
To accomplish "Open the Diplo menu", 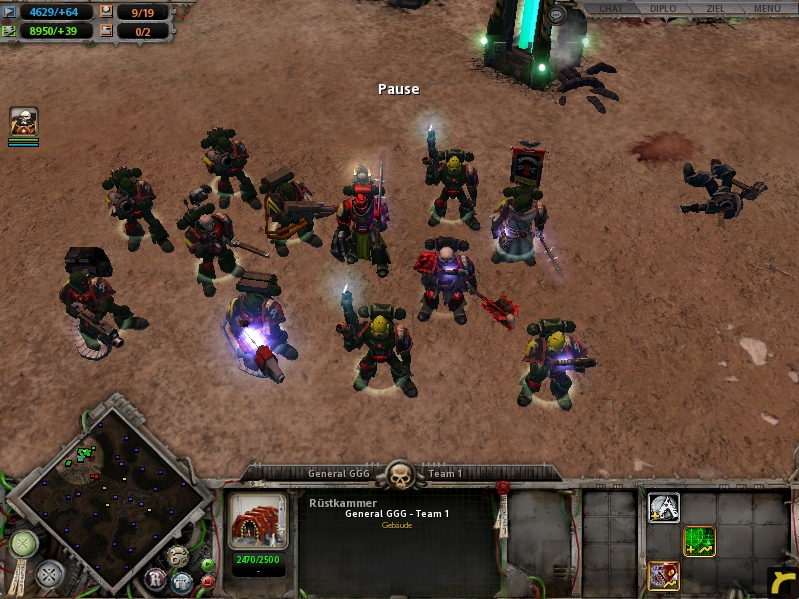I will [662, 9].
